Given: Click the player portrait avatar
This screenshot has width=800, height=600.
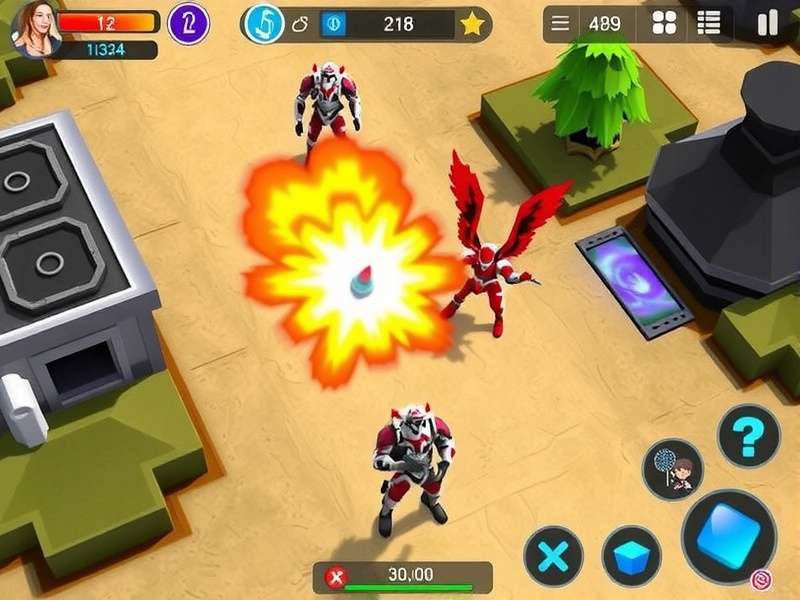Looking at the screenshot, I should (x=35, y=27).
